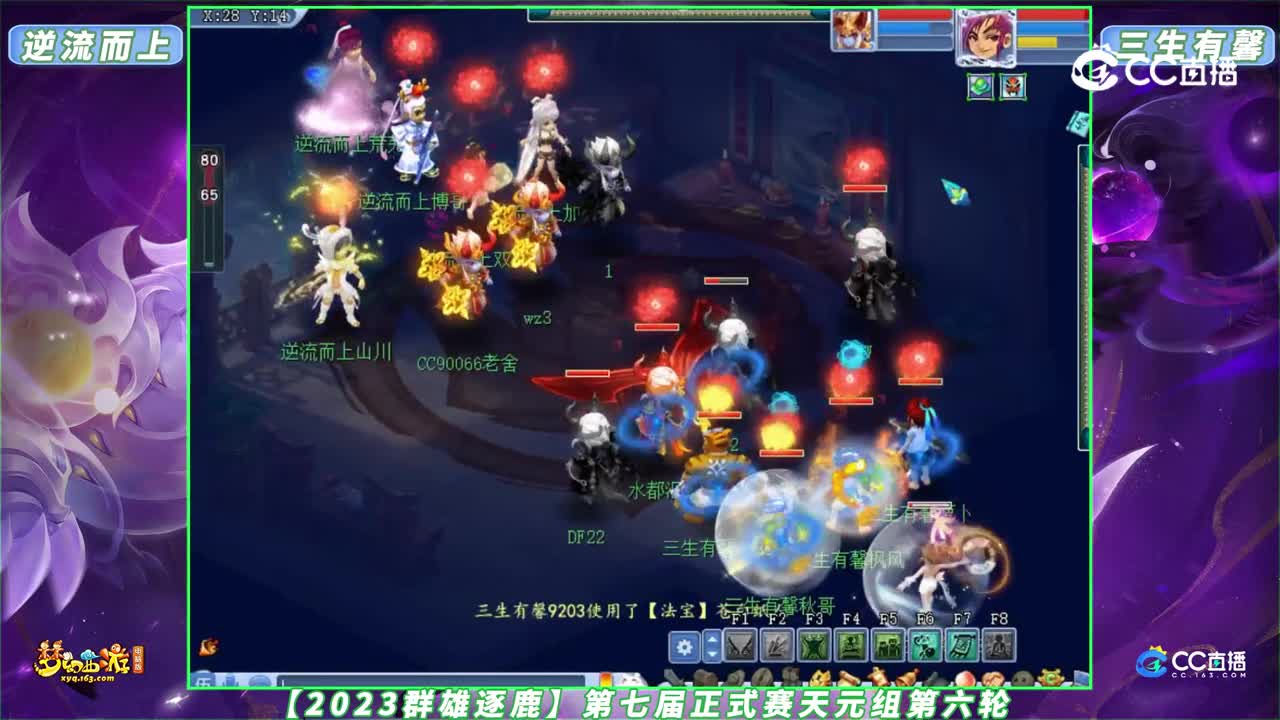
Task: Click the blue gear settings icon beside the skill bar
Action: coord(685,645)
